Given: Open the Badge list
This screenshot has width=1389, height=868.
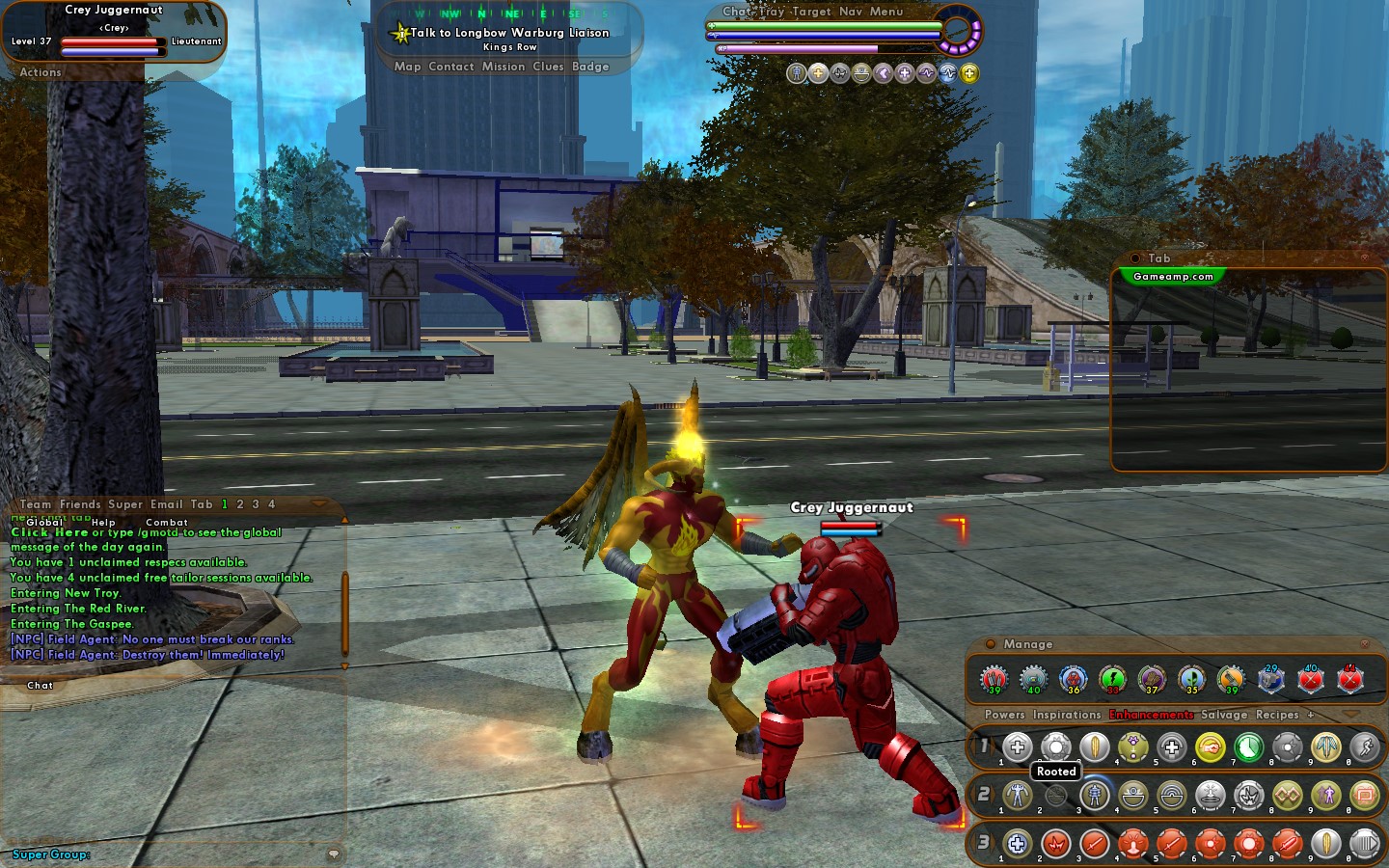Looking at the screenshot, I should 590,67.
